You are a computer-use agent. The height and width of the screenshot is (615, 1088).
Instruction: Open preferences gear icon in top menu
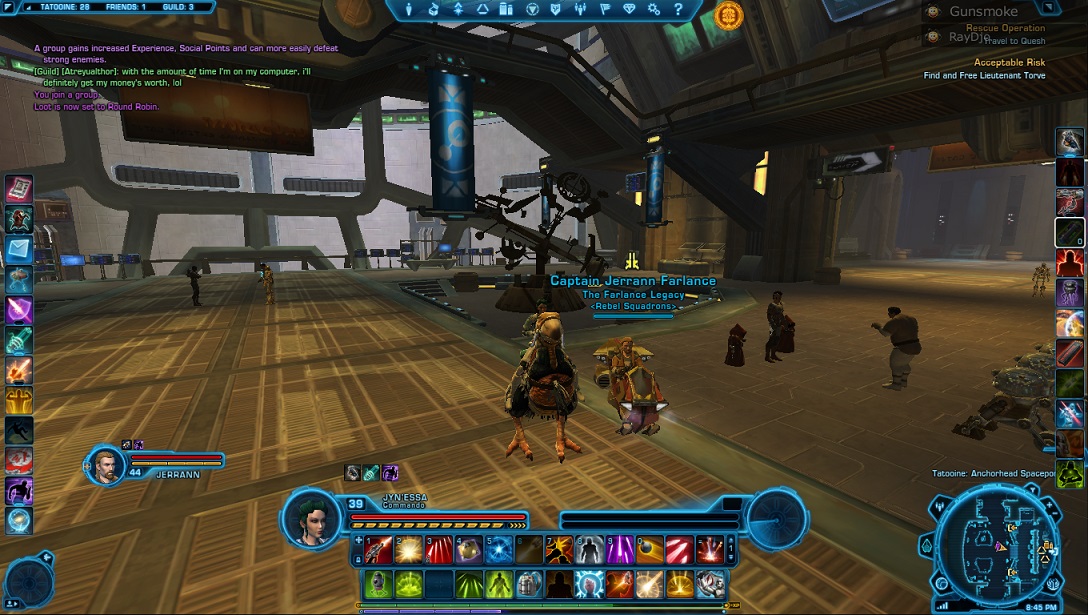coord(654,9)
